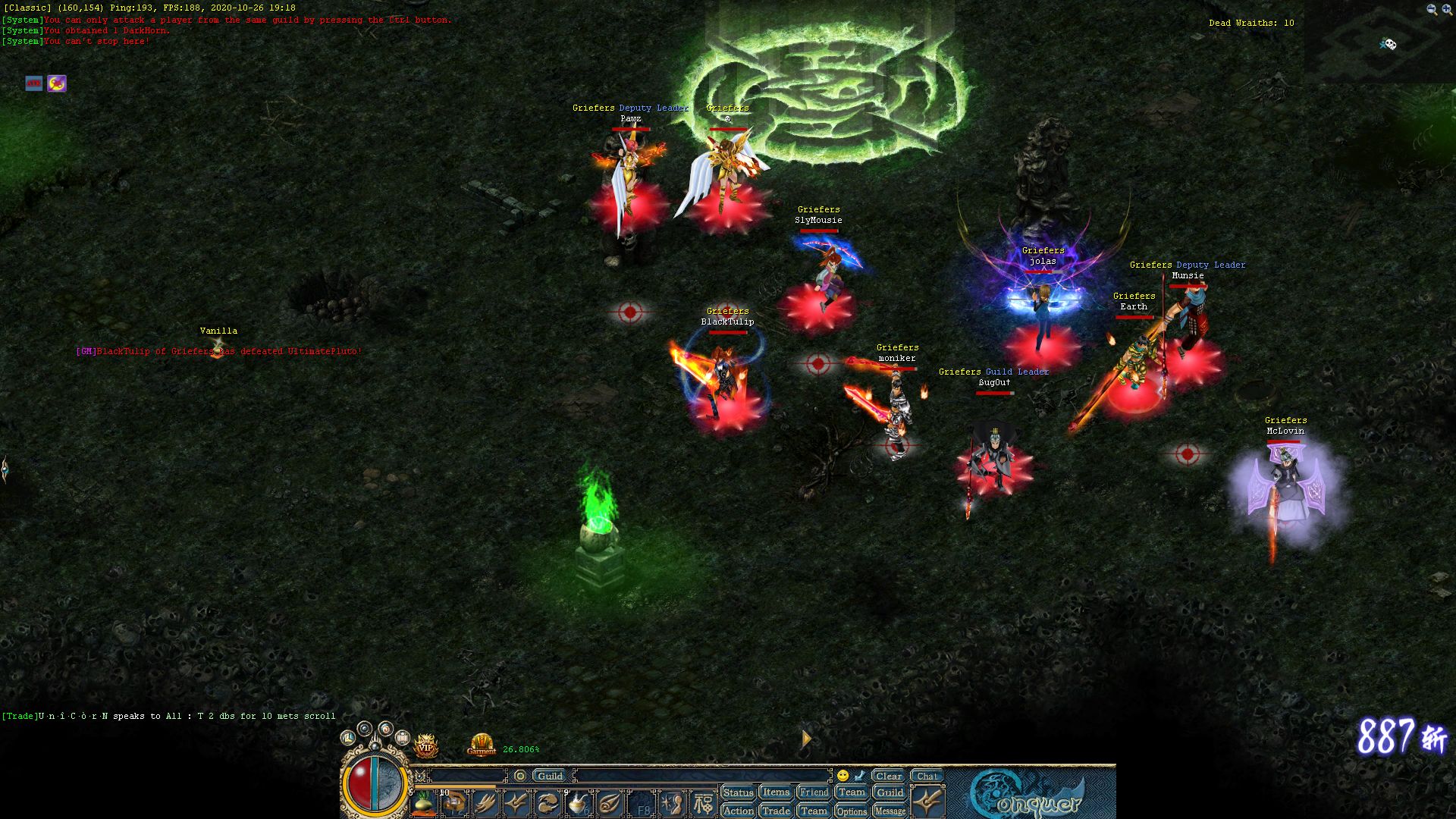Image resolution: width=1456 pixels, height=819 pixels.
Task: Open the Trade window
Action: pos(776,811)
